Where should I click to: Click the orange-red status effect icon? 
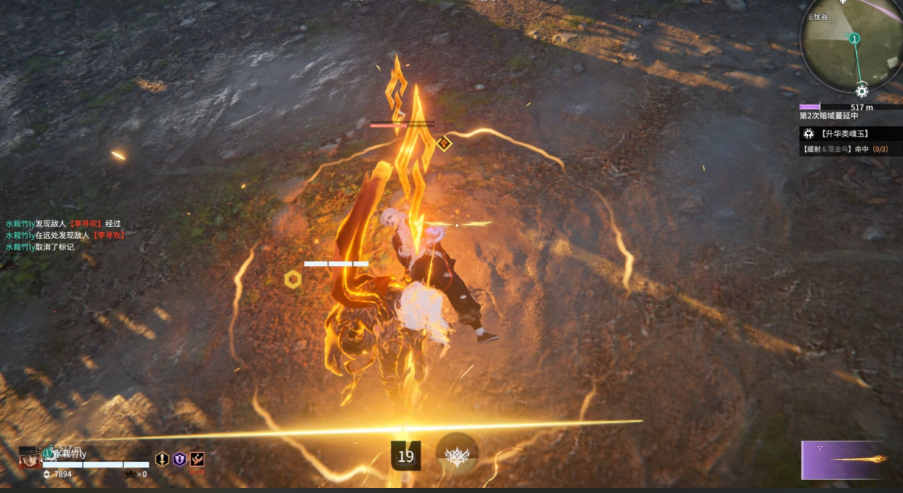(x=197, y=459)
